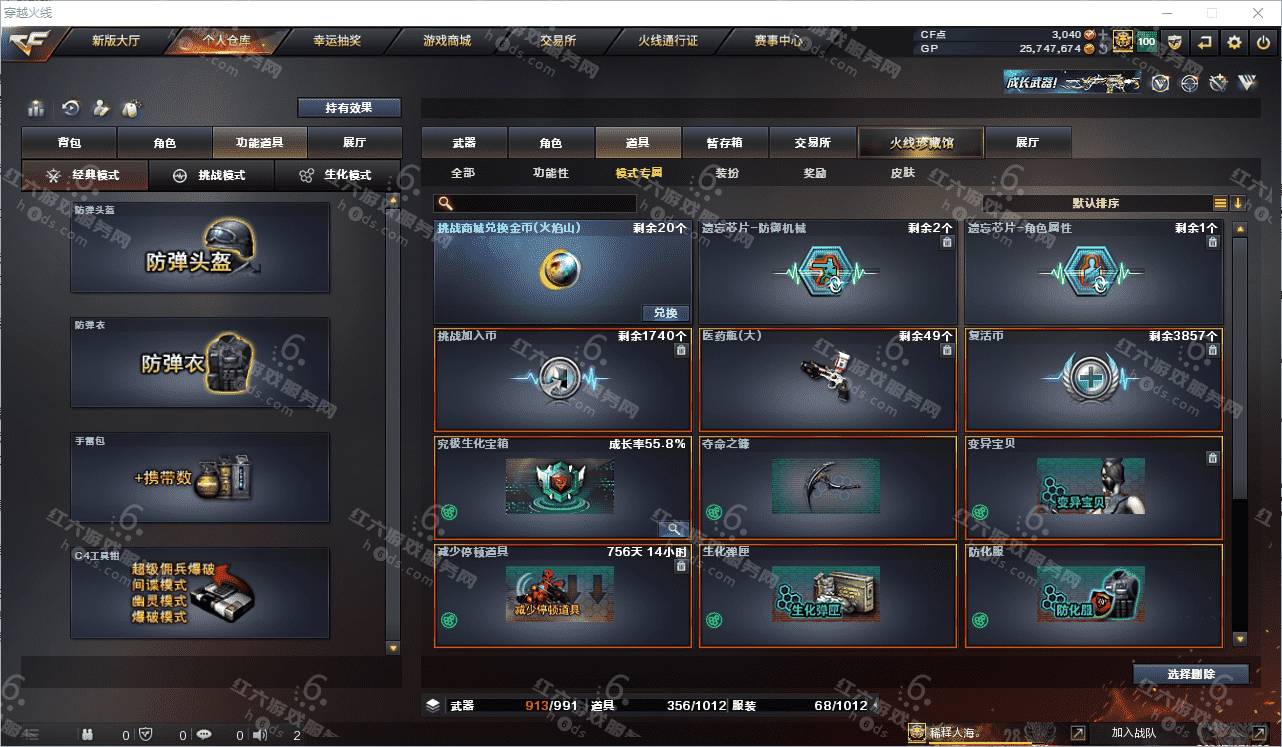Open the 游戏商城 shop menu

pos(446,41)
